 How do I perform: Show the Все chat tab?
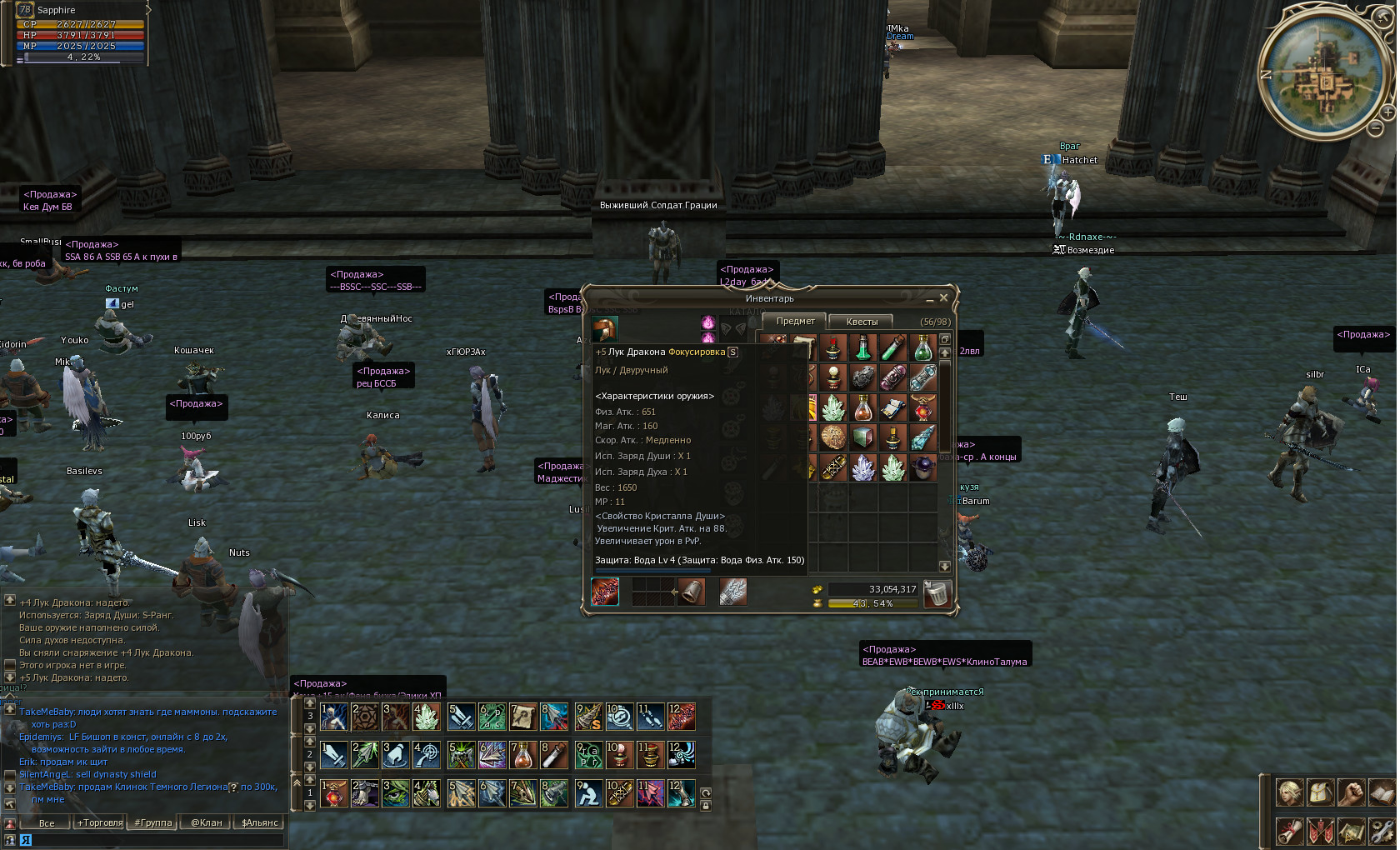click(x=47, y=822)
